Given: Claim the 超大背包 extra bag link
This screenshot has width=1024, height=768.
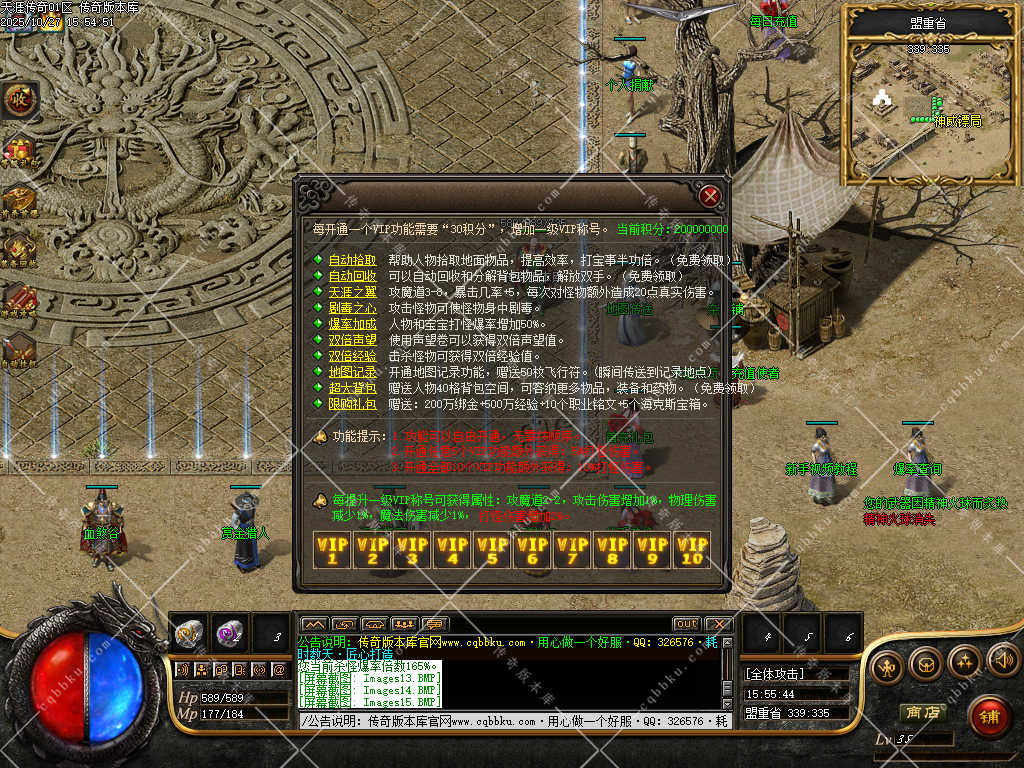Looking at the screenshot, I should point(352,388).
